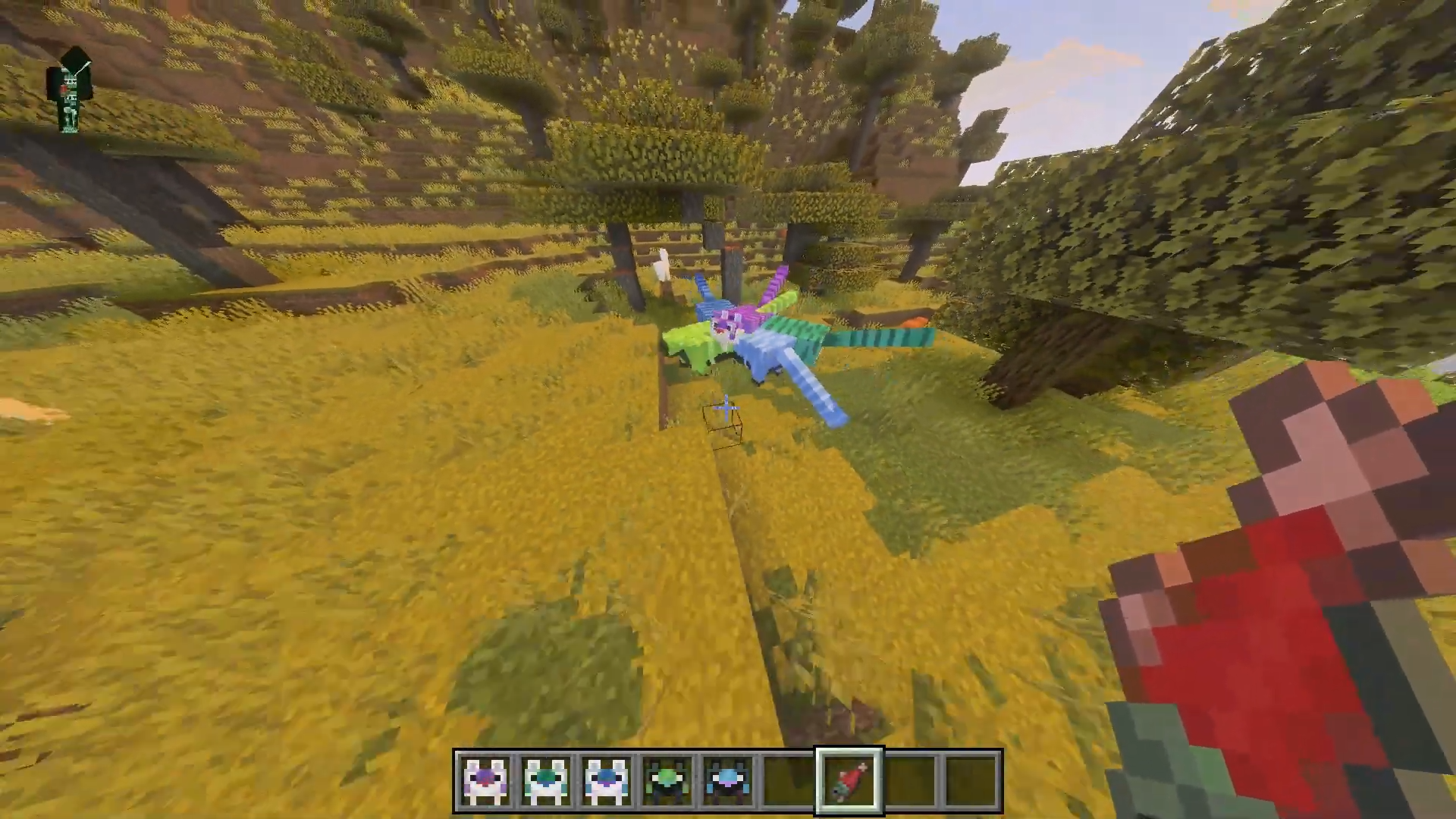Viewport: 1456px width, 819px height.
Task: Select the dark creature item with light-blue orb
Action: click(728, 780)
